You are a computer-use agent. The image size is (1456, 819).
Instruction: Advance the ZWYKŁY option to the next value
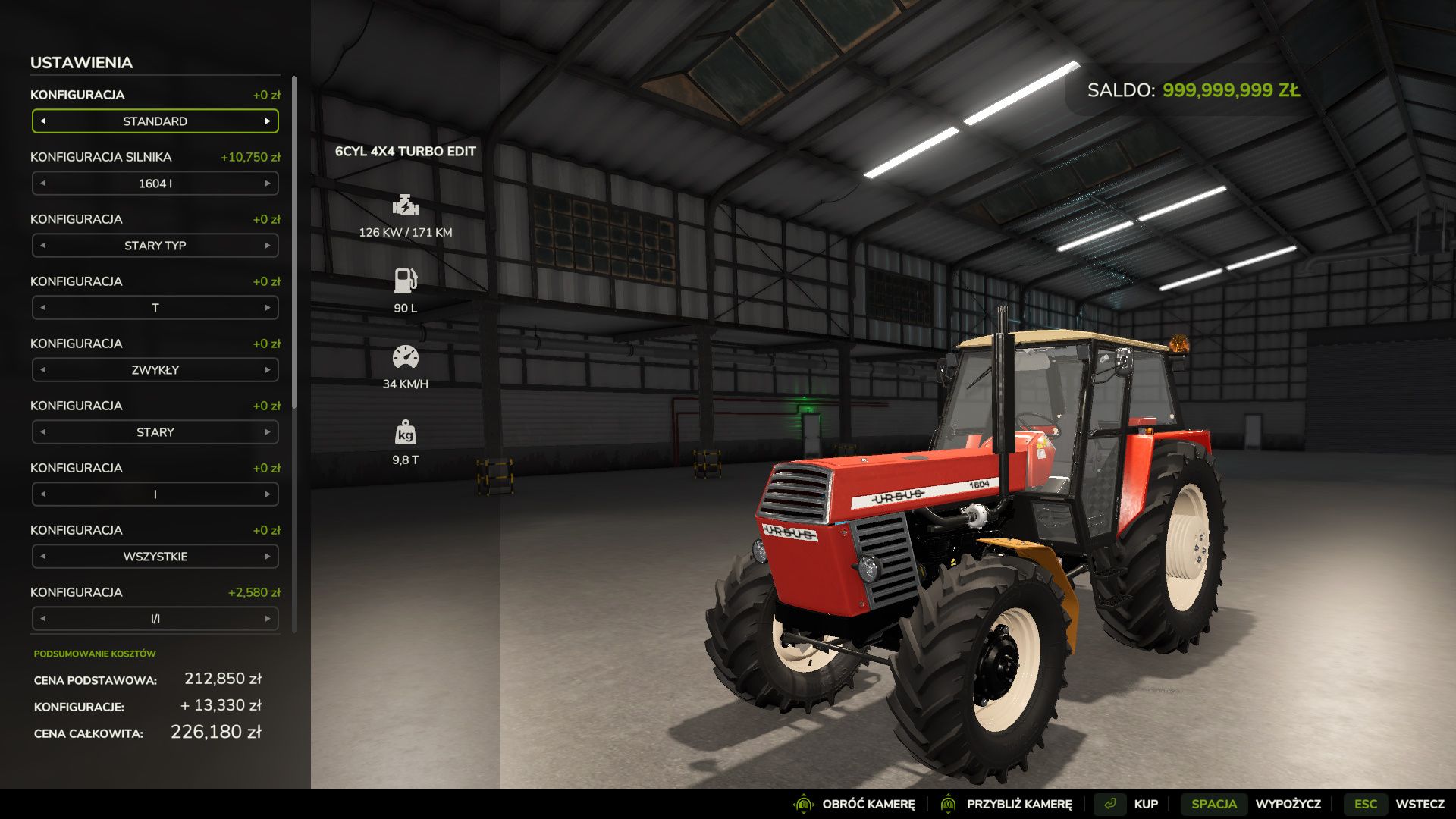(x=268, y=370)
